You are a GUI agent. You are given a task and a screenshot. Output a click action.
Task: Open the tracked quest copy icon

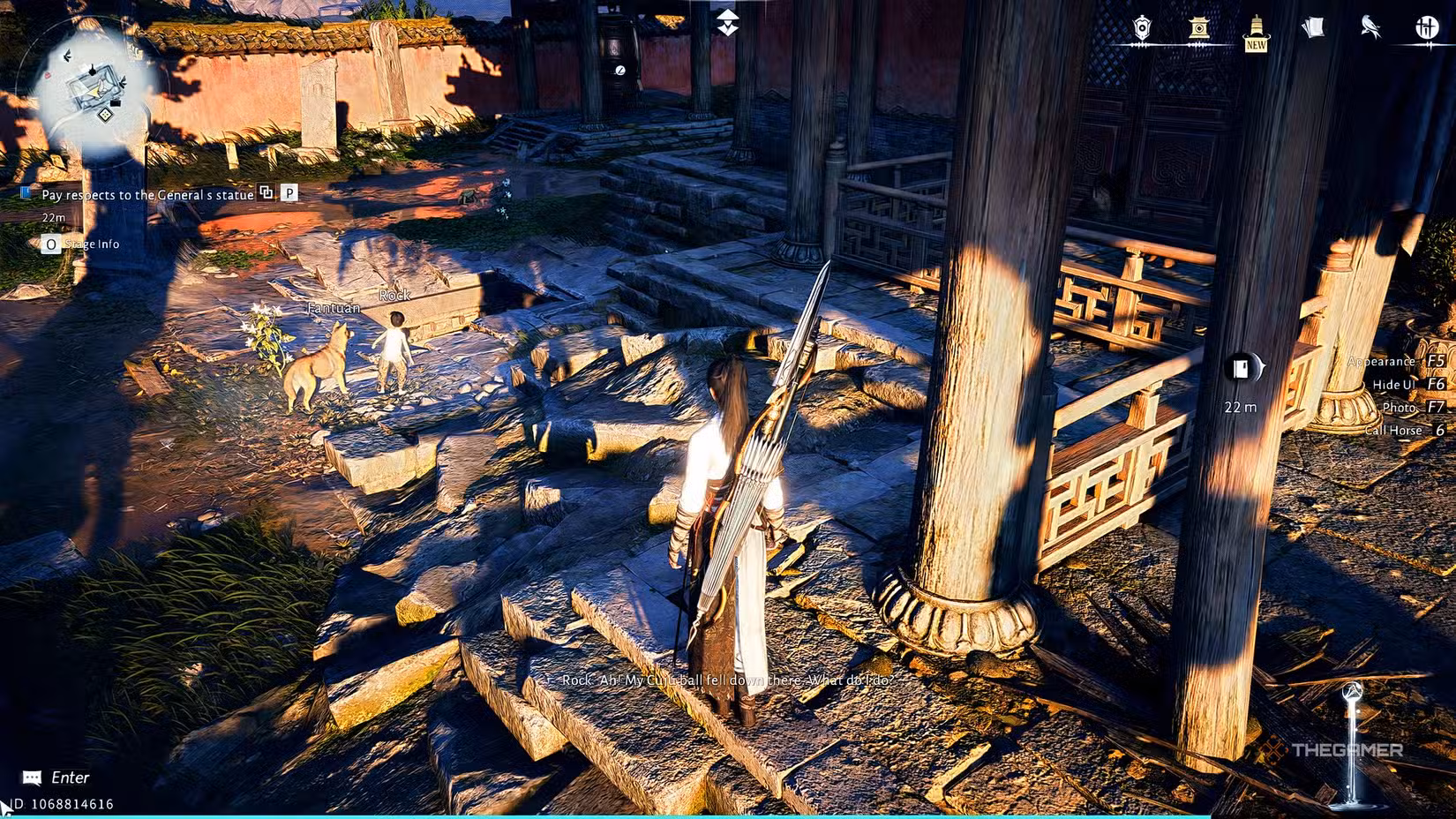266,194
